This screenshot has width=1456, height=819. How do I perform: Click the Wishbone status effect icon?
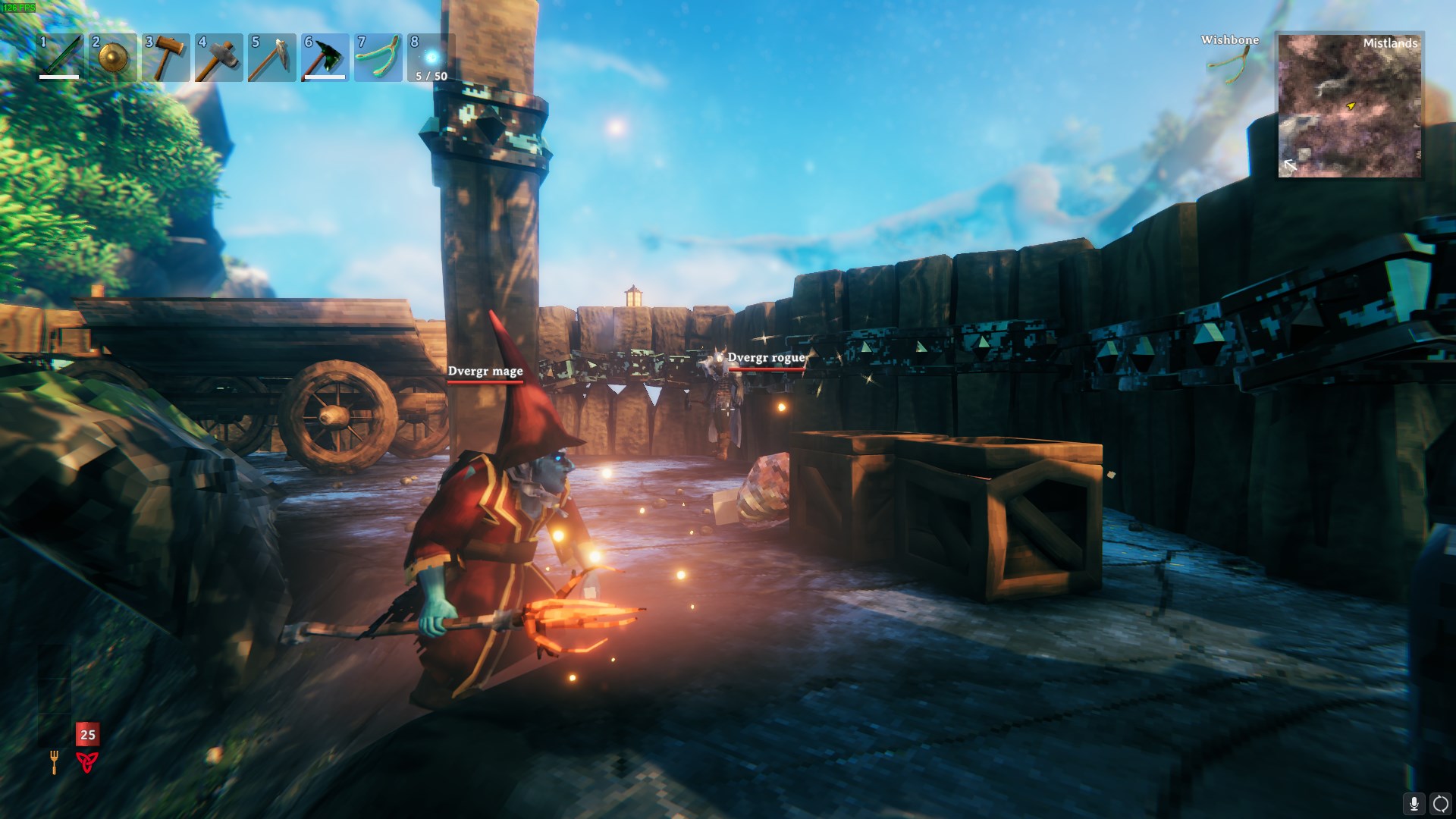[1230, 64]
